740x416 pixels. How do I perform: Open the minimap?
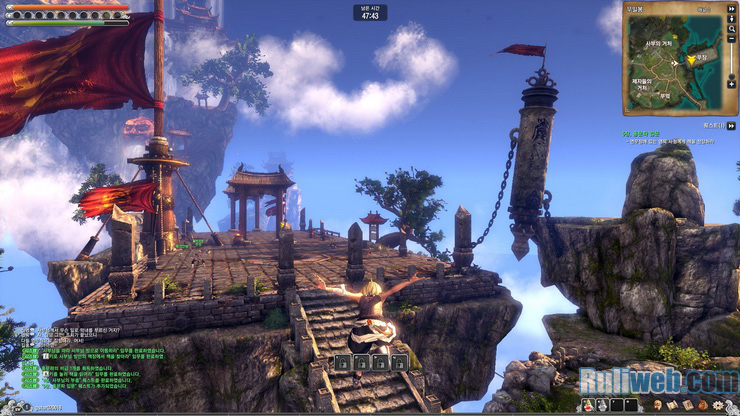tap(673, 62)
